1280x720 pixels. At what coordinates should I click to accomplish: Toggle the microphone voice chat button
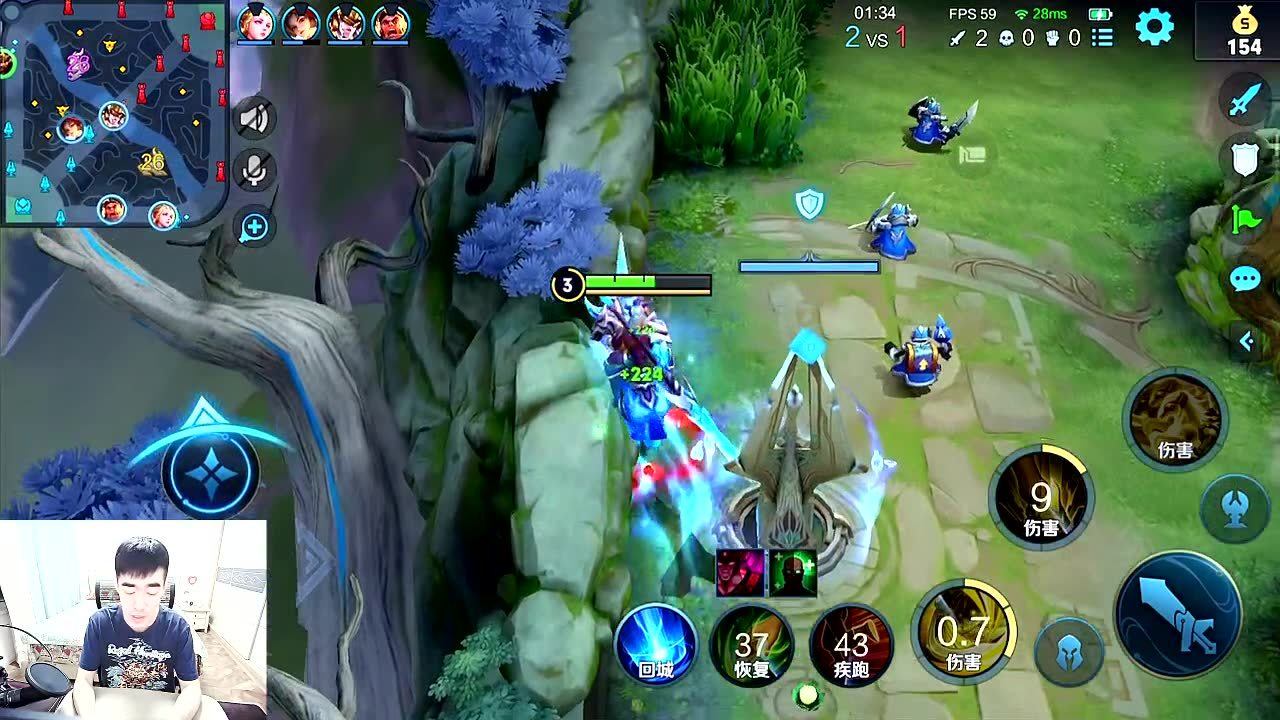pyautogui.click(x=254, y=171)
